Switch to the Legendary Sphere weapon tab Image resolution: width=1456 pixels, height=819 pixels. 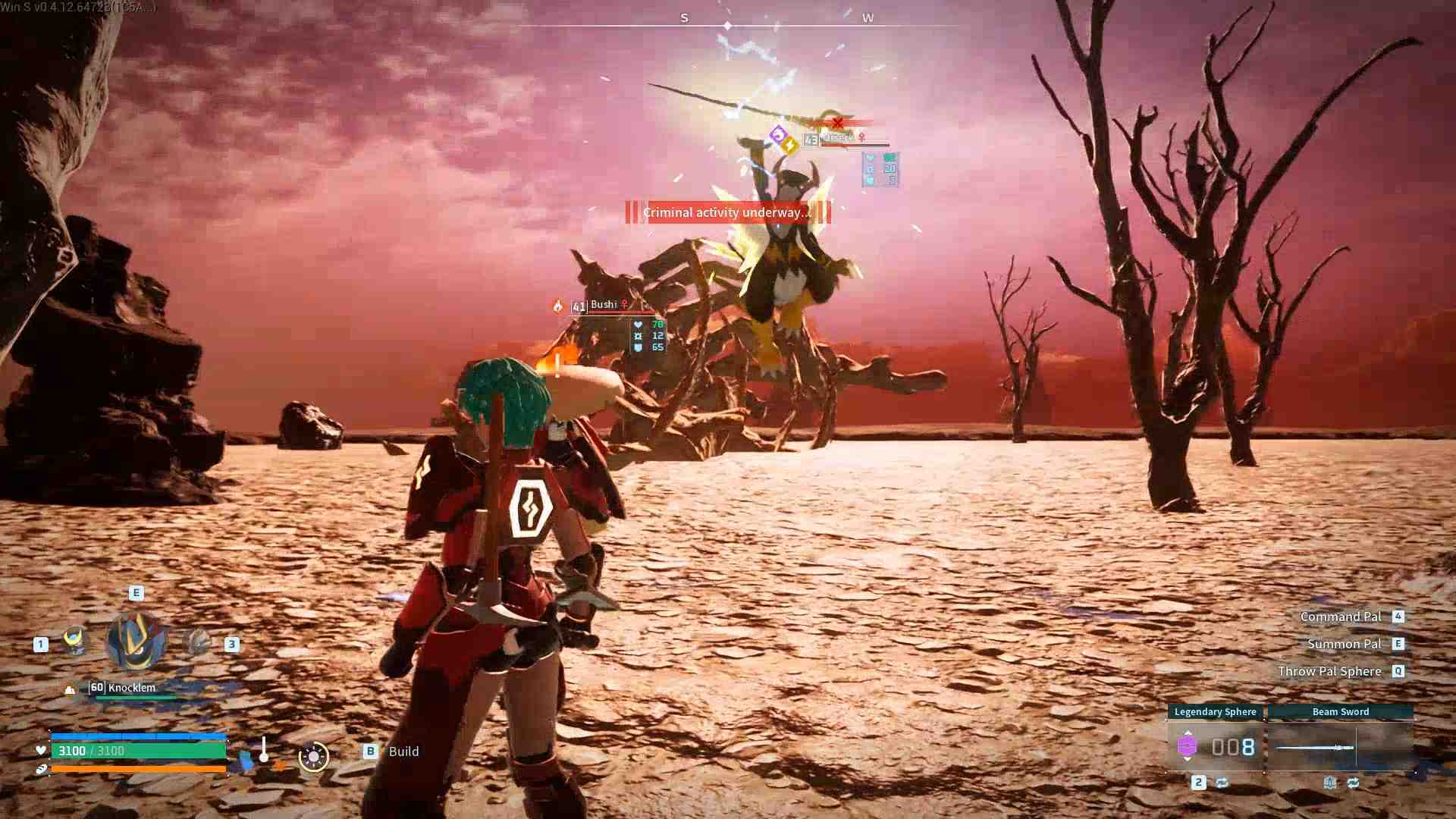click(1216, 712)
